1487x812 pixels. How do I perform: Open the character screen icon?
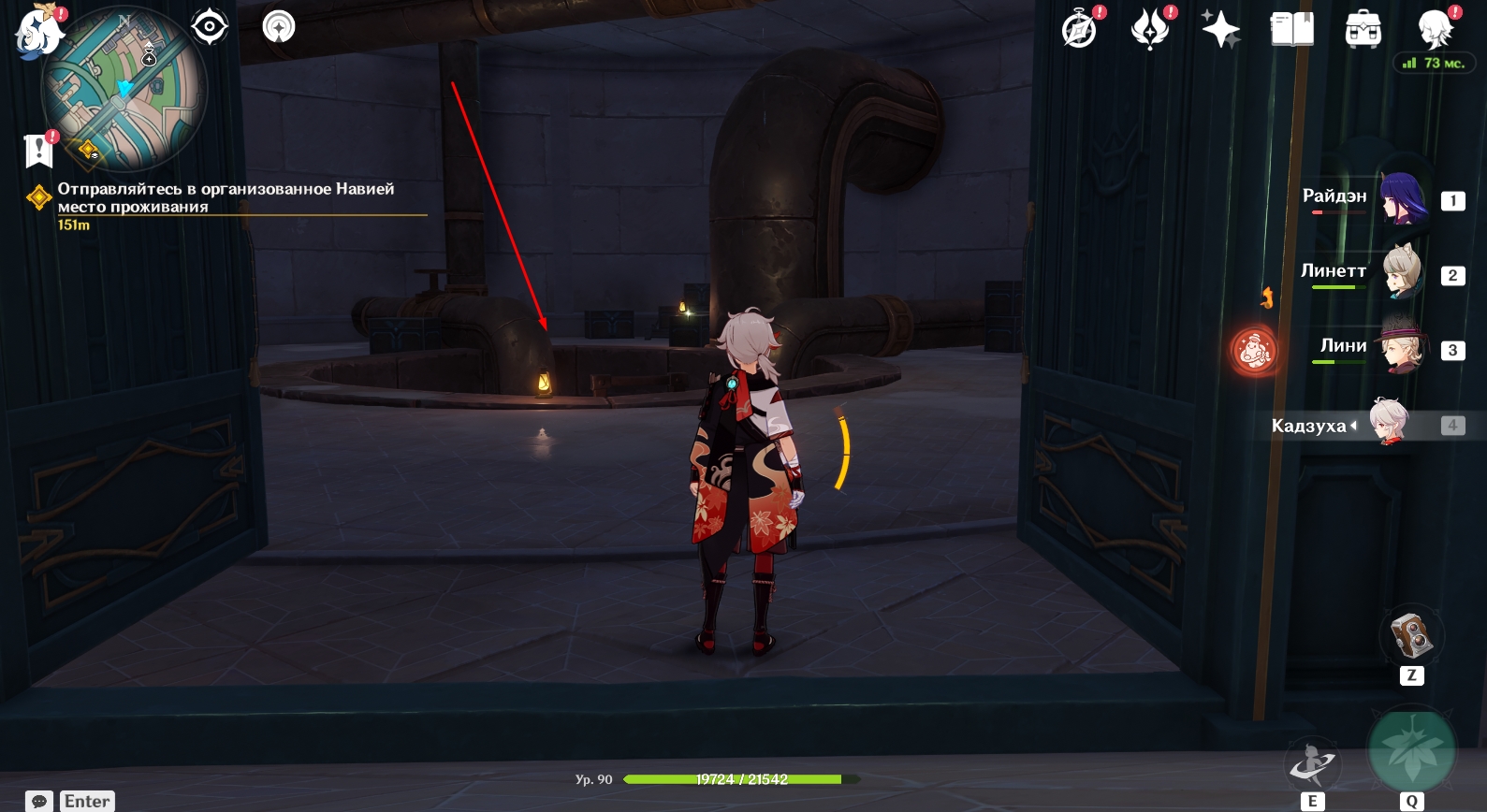1434,29
